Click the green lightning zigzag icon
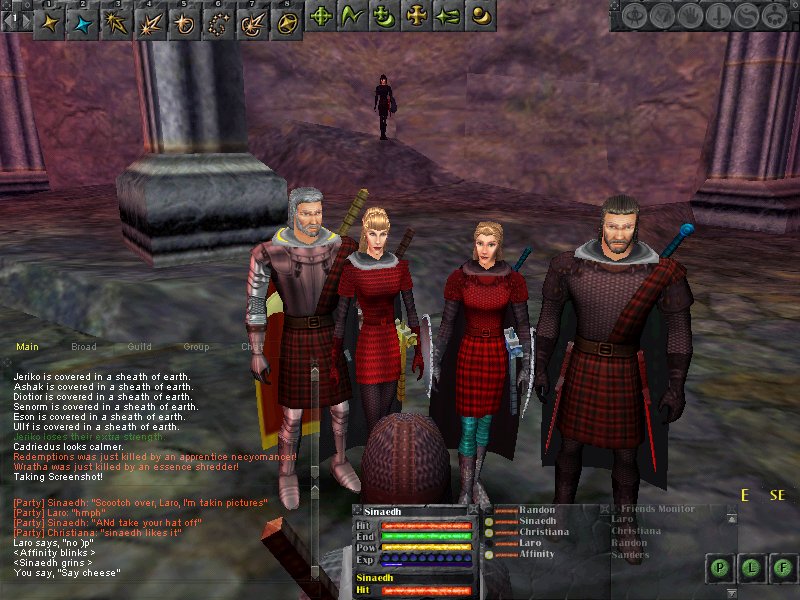Image resolution: width=800 pixels, height=600 pixels. [x=352, y=16]
